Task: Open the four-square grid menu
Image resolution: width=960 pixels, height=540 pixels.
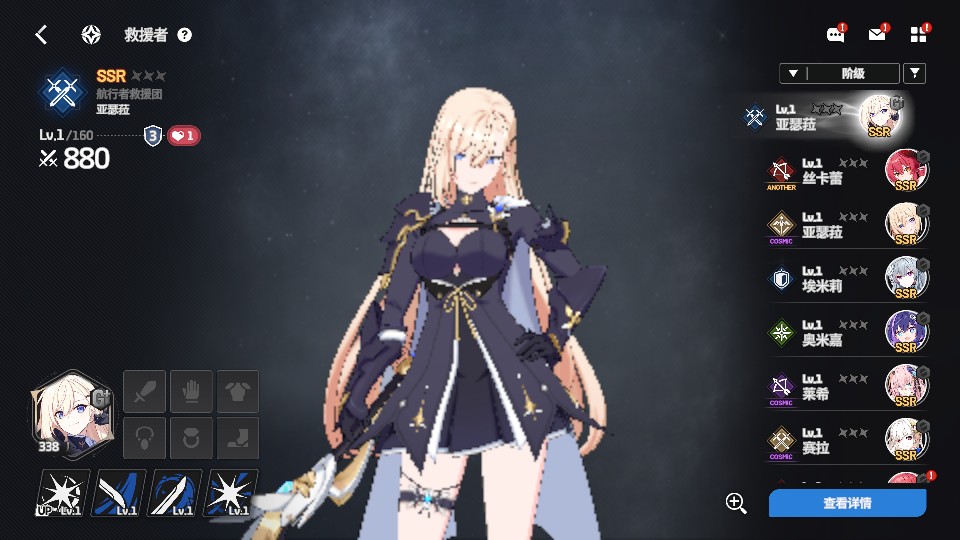Action: click(919, 35)
